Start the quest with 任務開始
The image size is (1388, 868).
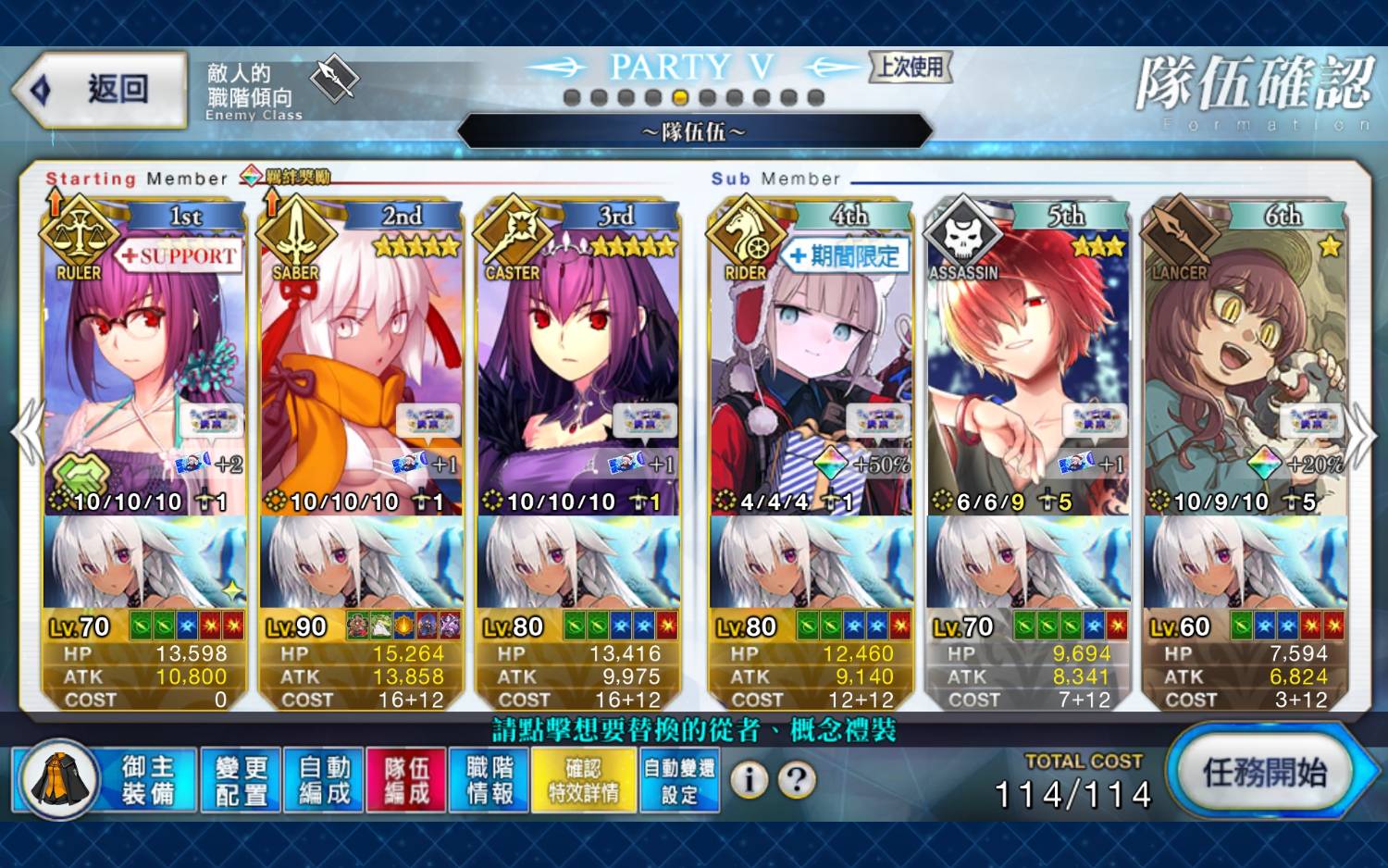pyautogui.click(x=1264, y=773)
